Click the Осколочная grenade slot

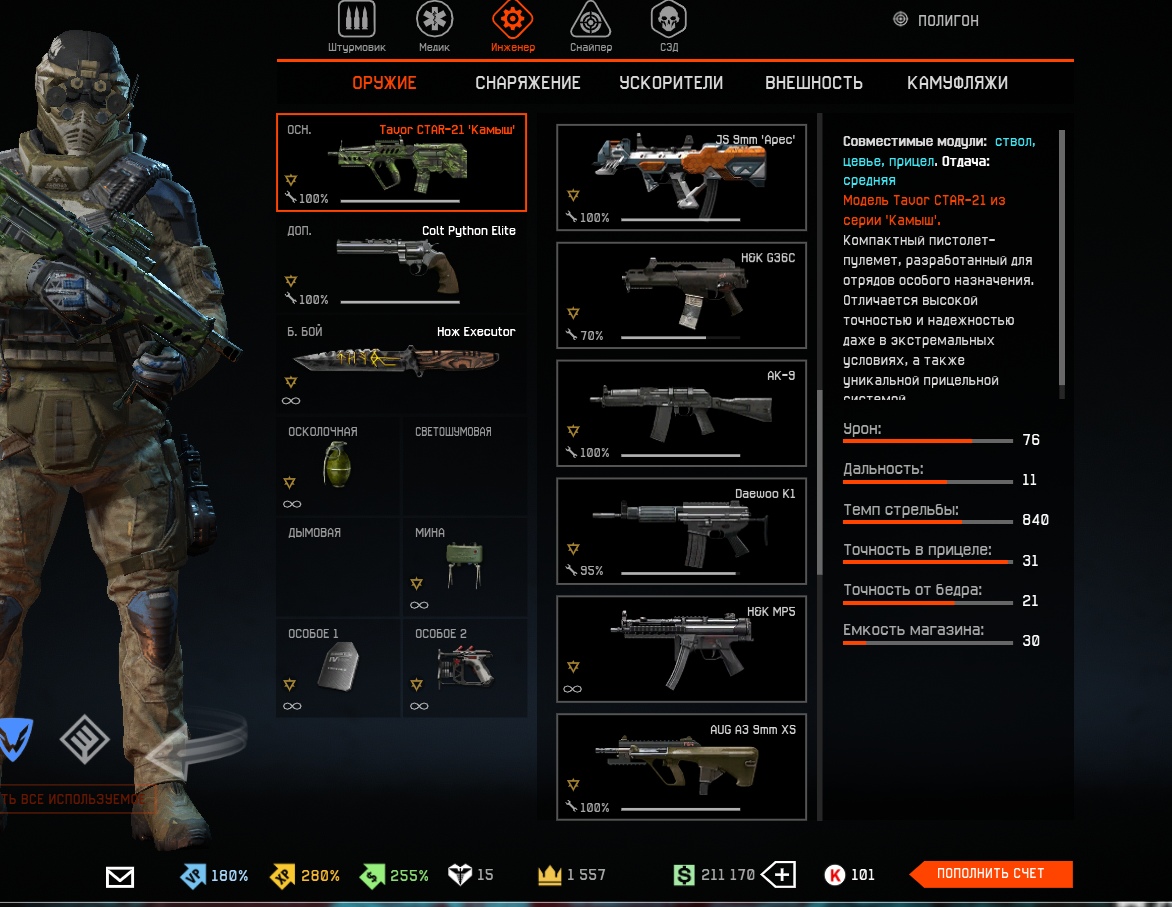338,466
